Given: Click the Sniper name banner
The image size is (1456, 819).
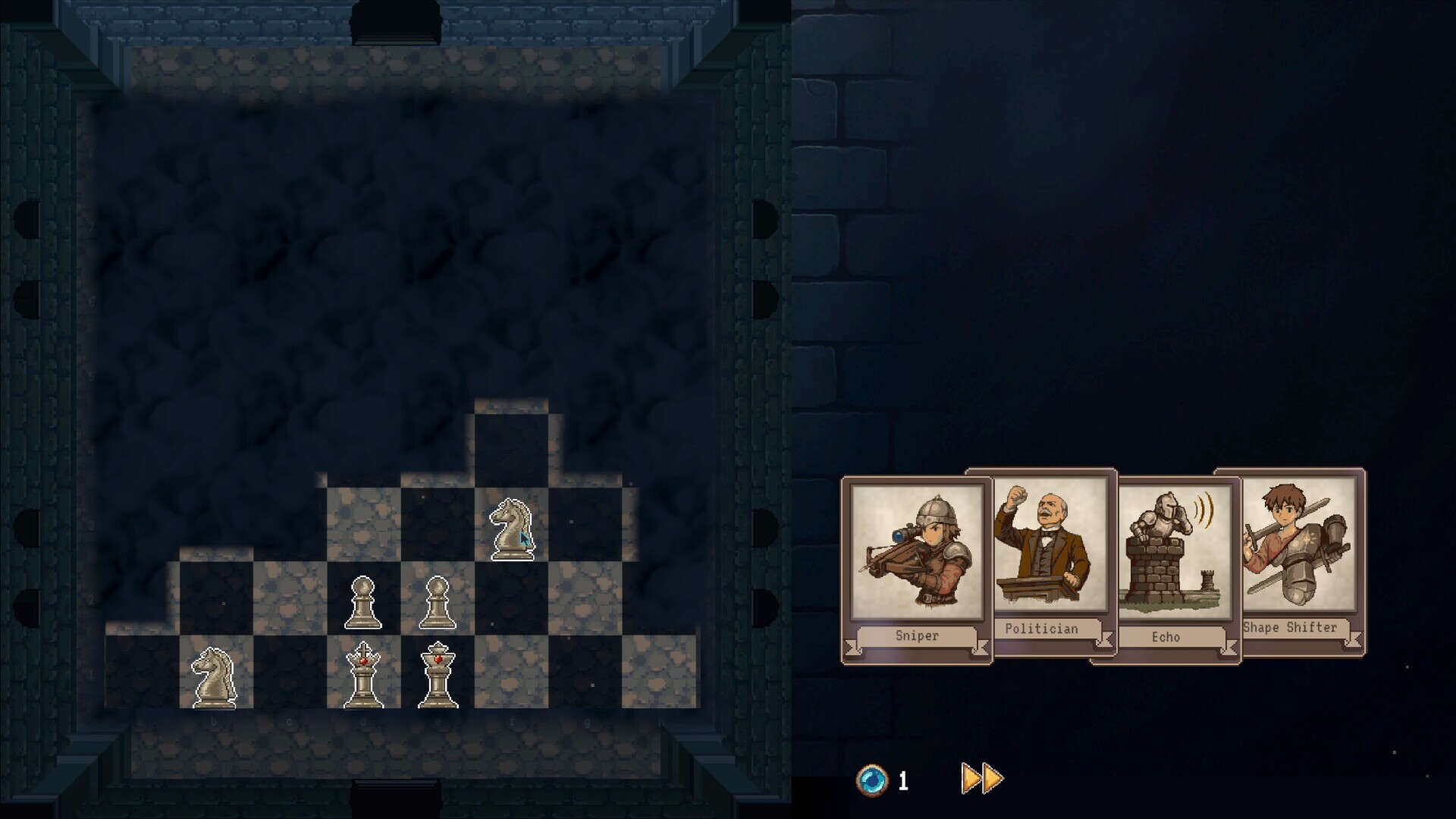Looking at the screenshot, I should tap(916, 636).
